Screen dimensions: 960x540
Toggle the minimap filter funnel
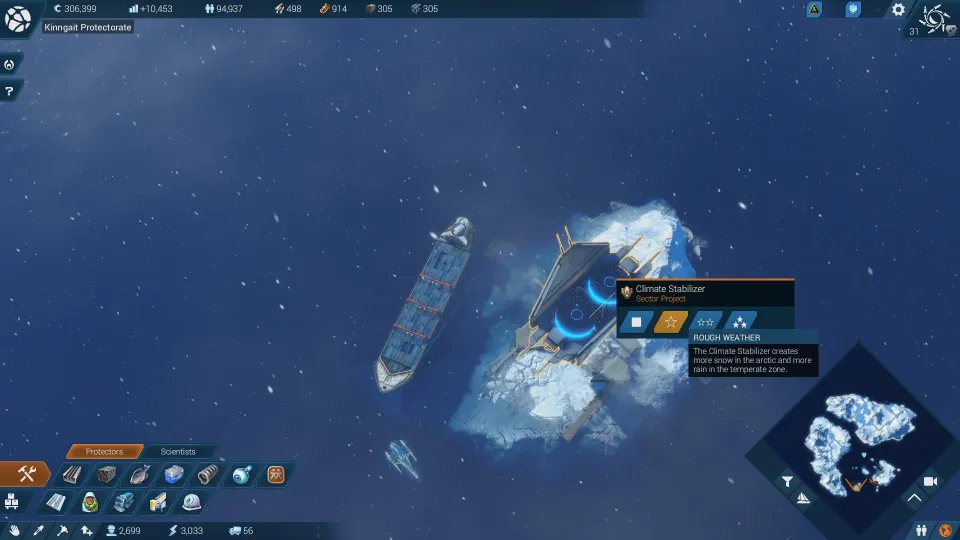point(787,481)
